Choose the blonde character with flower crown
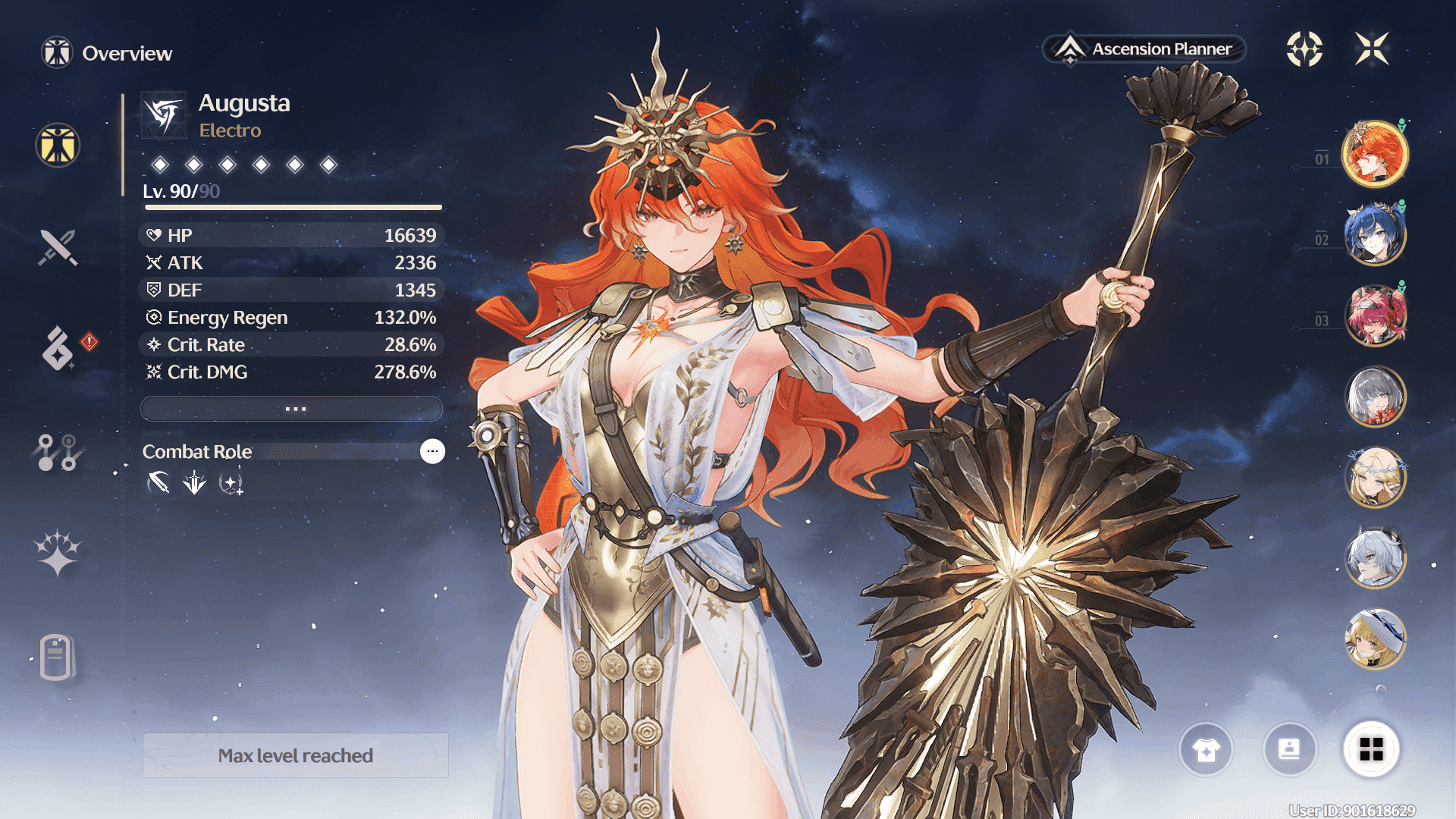Viewport: 1456px width, 819px height. click(x=1374, y=477)
